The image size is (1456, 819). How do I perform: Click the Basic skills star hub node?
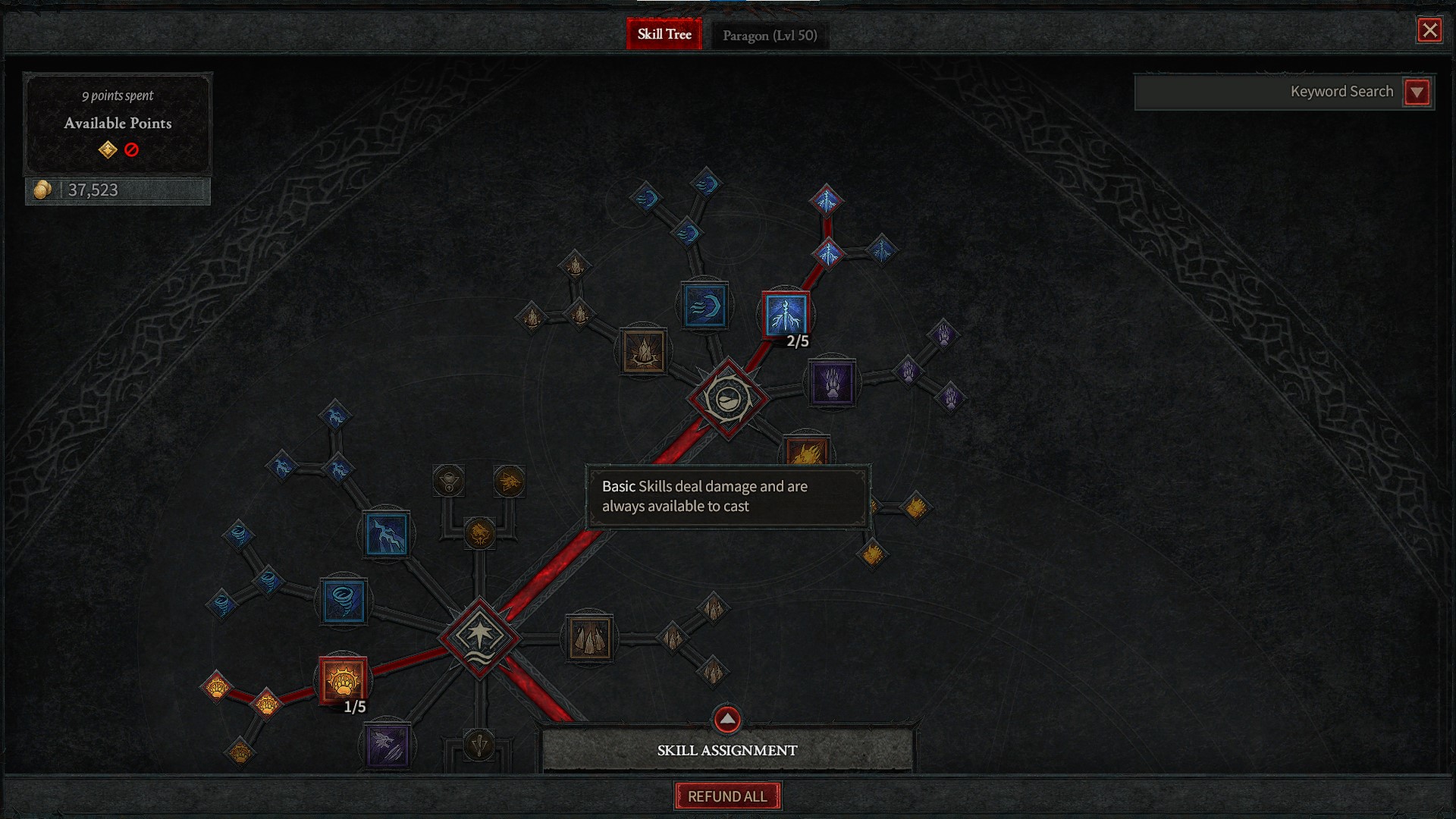(479, 638)
